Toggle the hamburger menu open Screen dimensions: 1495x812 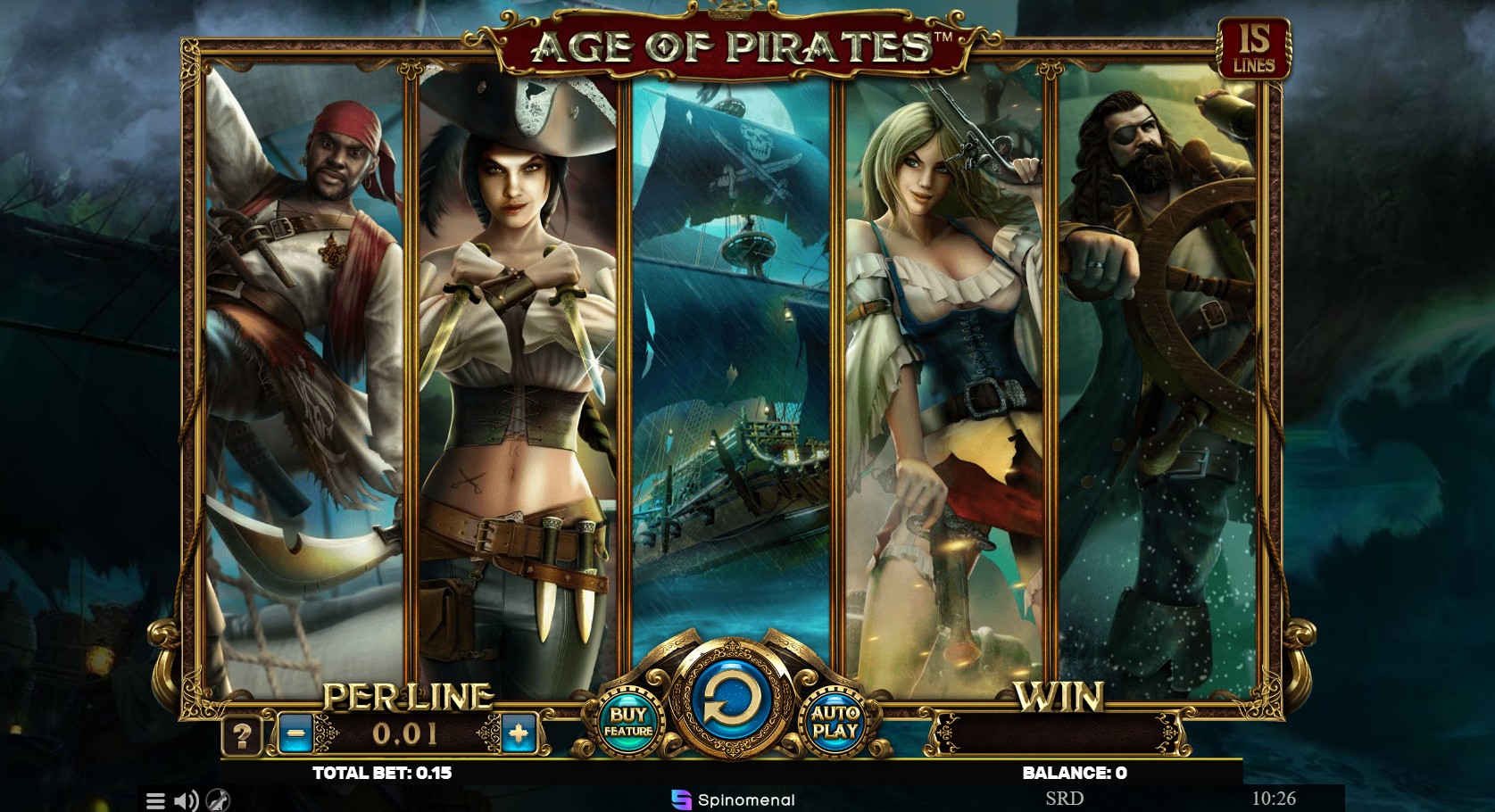point(157,800)
